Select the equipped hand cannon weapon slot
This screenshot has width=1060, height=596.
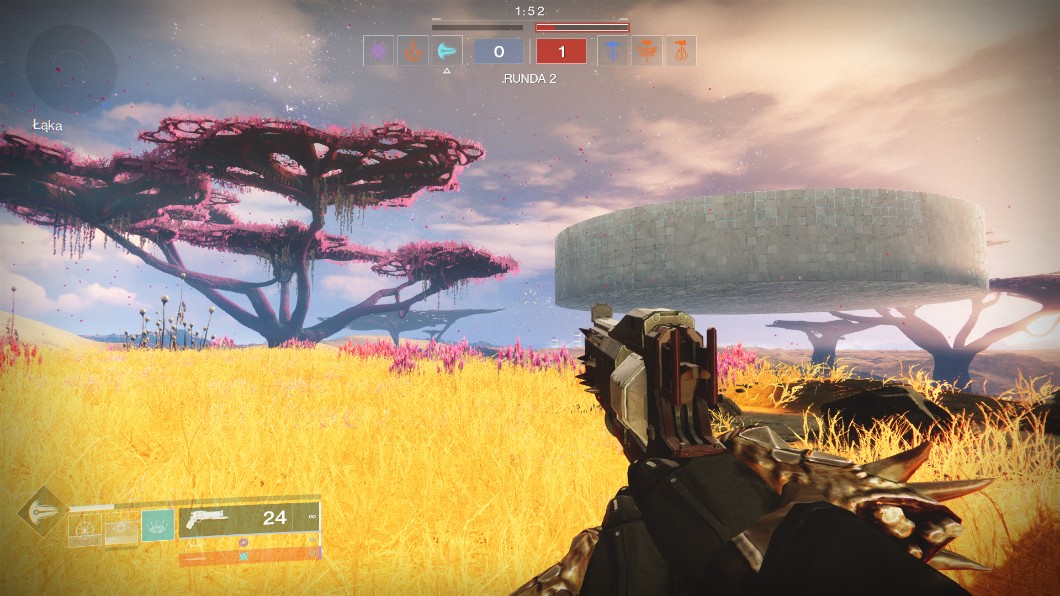(248, 519)
